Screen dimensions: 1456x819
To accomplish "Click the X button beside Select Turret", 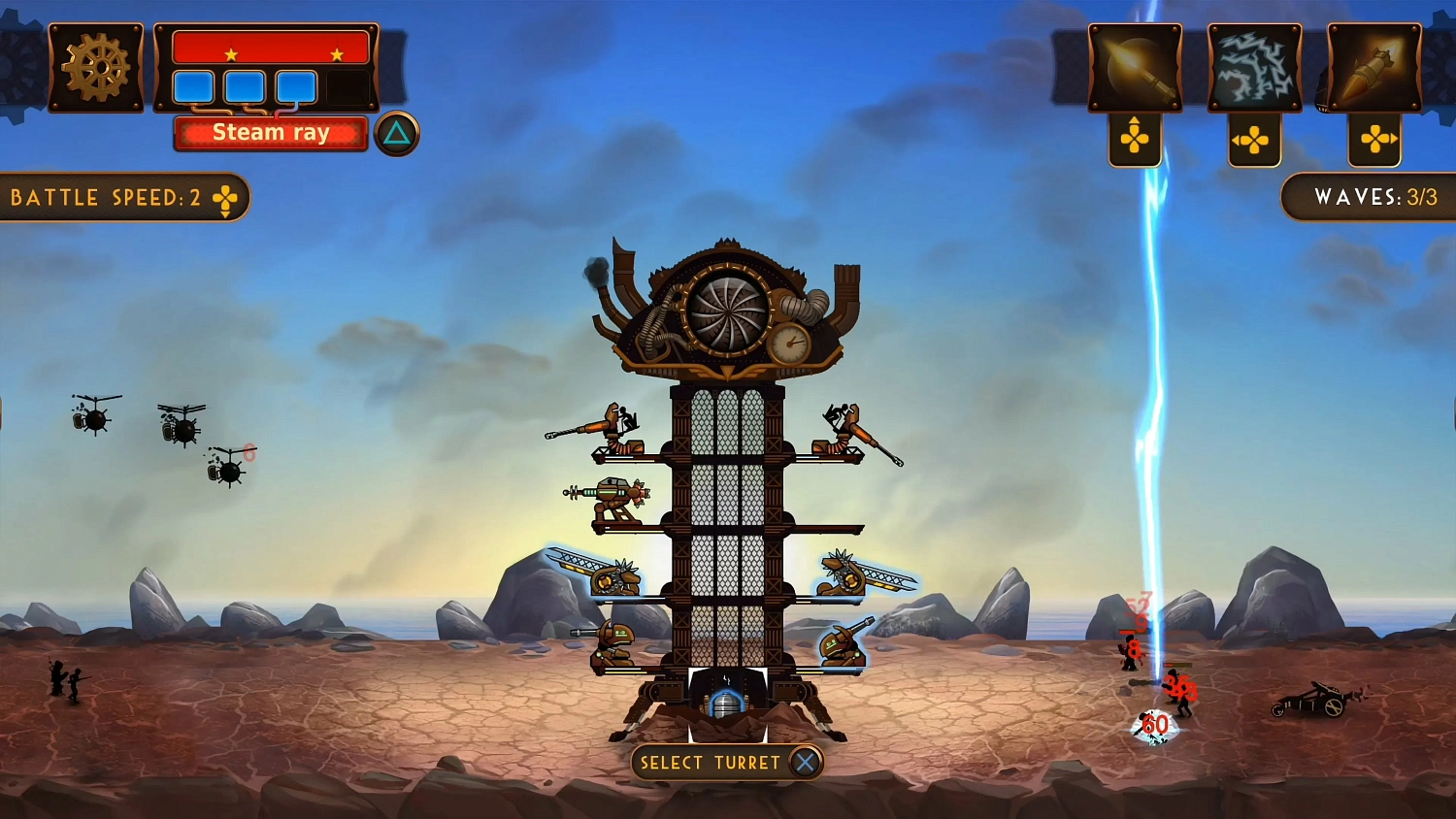I will tap(804, 763).
